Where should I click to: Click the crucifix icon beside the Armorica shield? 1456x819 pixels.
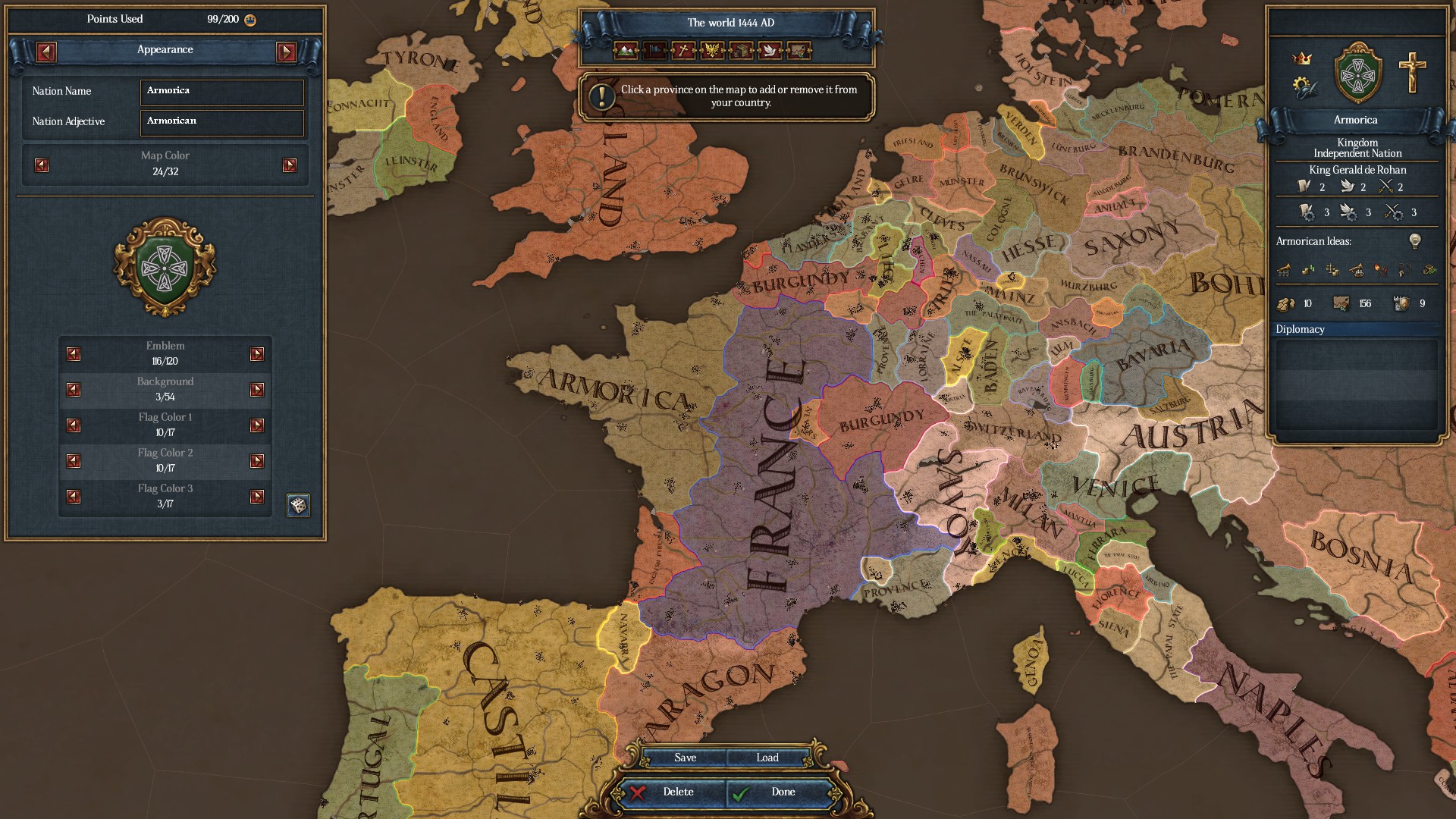pos(1411,73)
